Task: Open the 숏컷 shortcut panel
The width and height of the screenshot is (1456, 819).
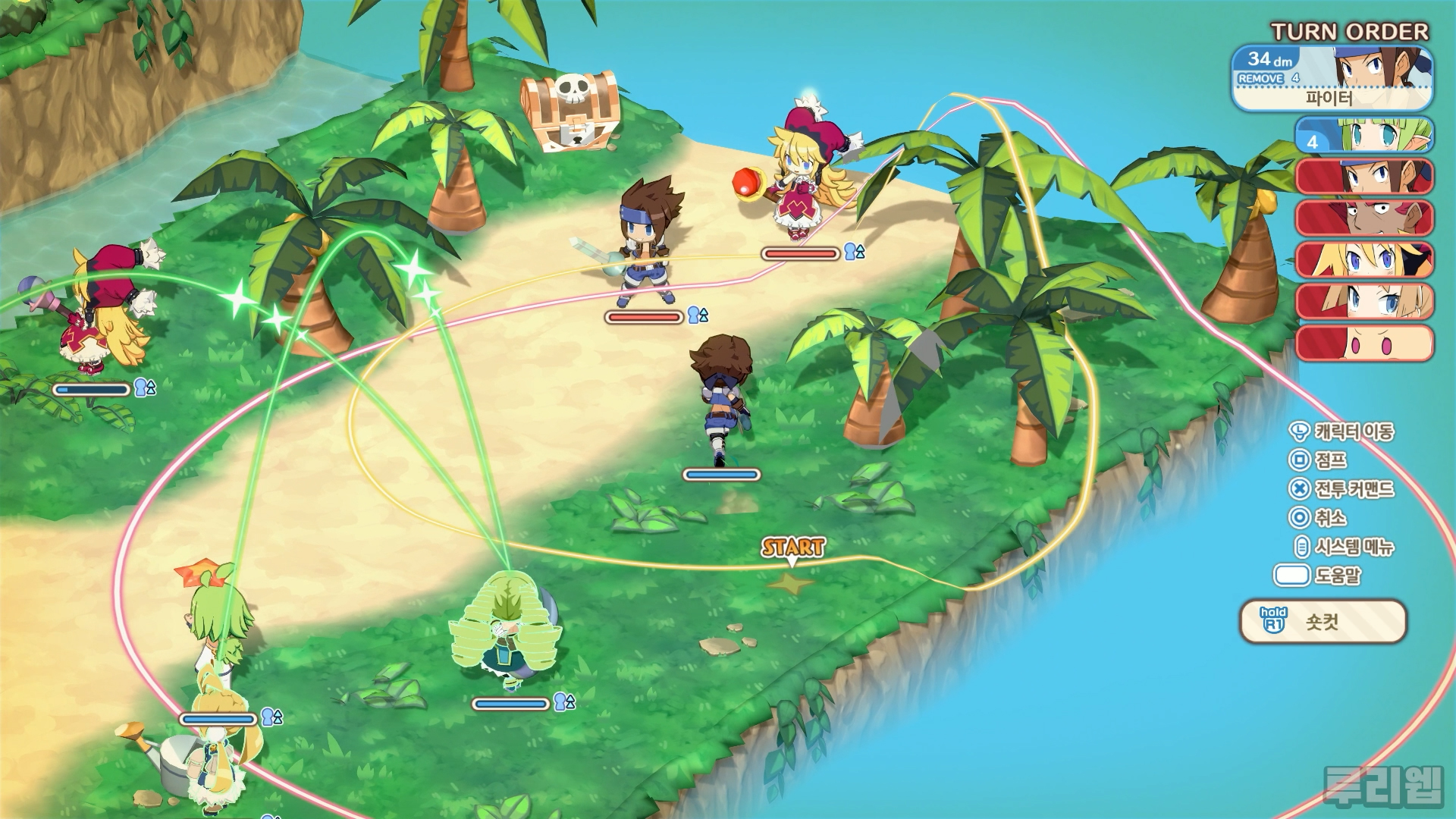Action: coord(1323,622)
